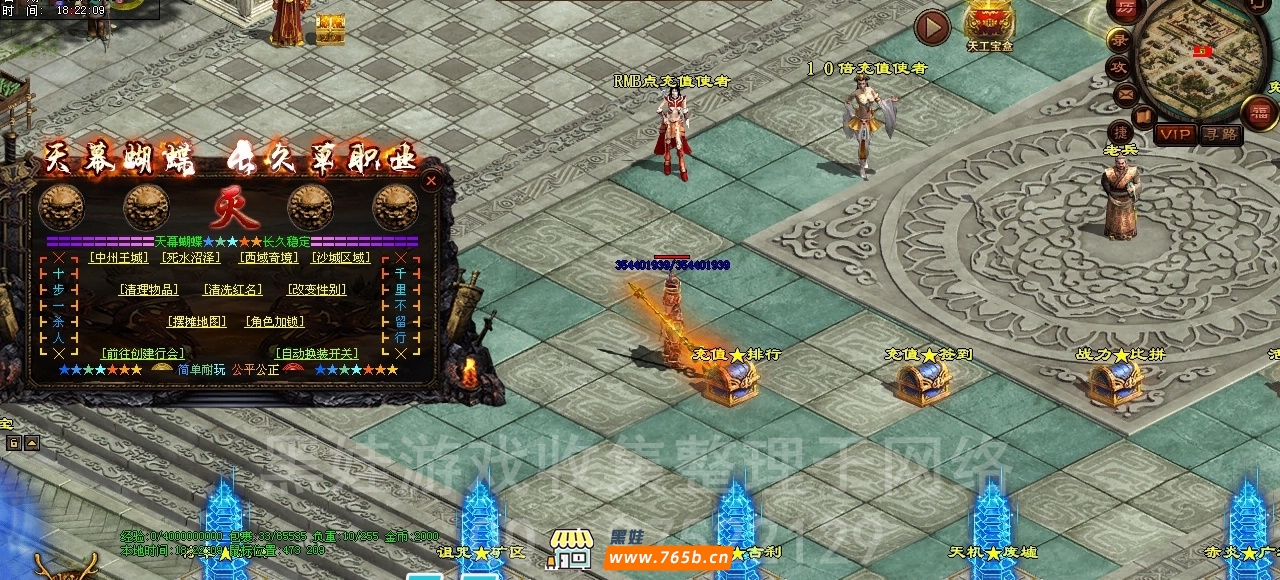Open the 摆摊地图 link
This screenshot has width=1280, height=580.
tap(196, 322)
